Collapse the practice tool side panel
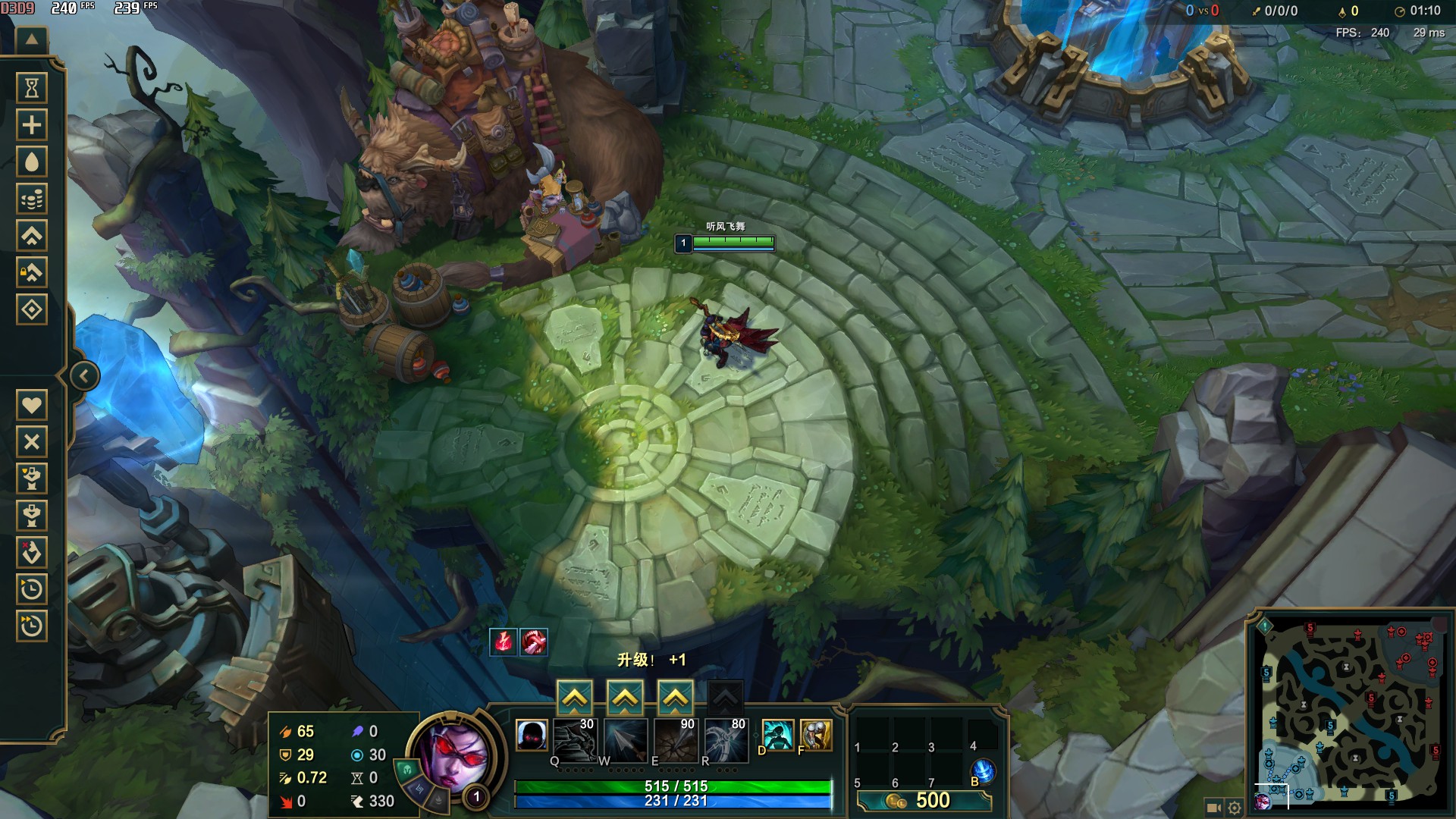 (84, 376)
